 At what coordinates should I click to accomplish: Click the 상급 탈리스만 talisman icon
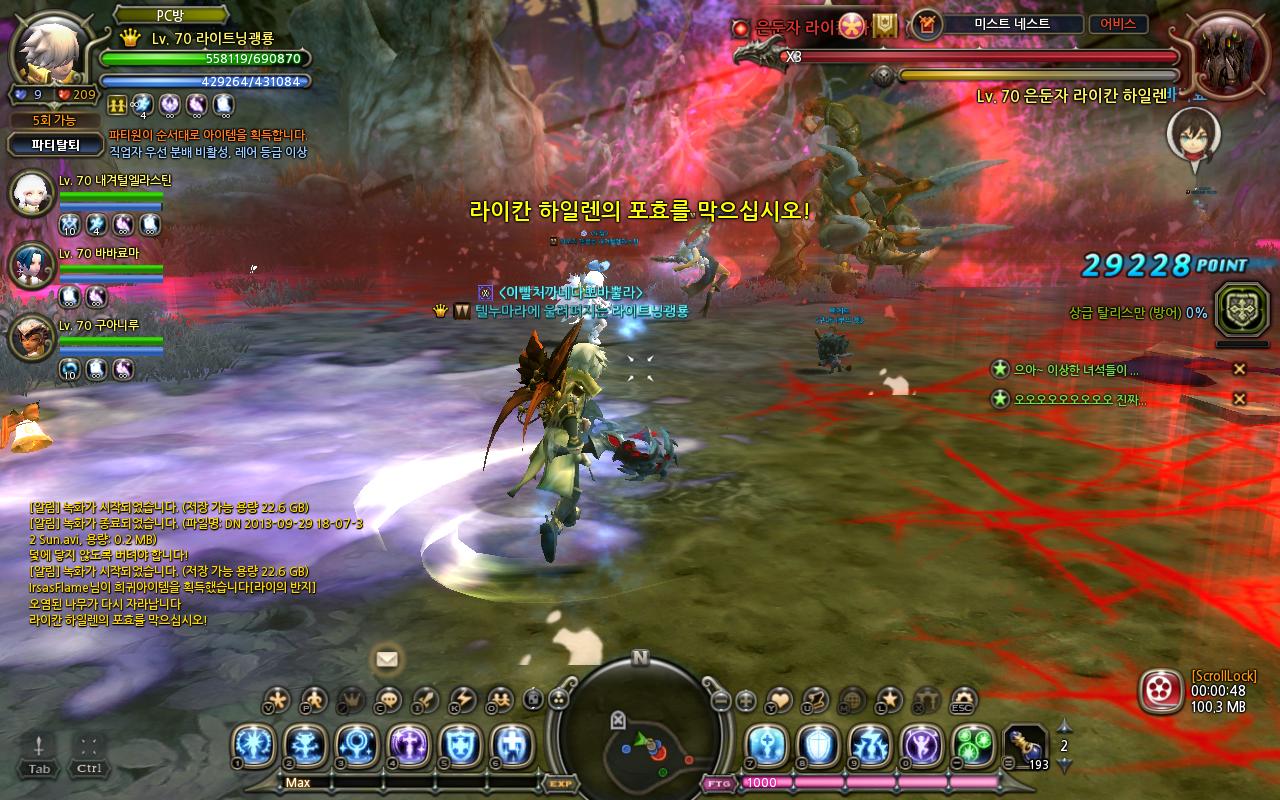coord(1241,309)
